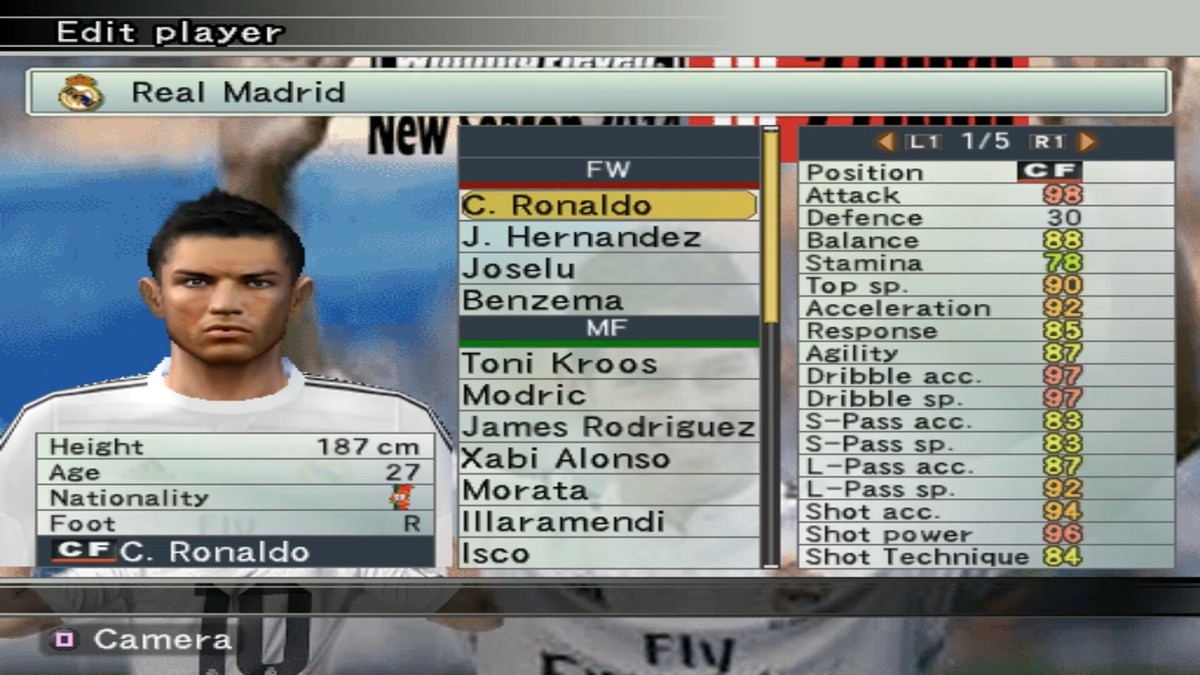This screenshot has width=1200, height=675.
Task: Select Isco at the list bottom
Action: coord(608,553)
